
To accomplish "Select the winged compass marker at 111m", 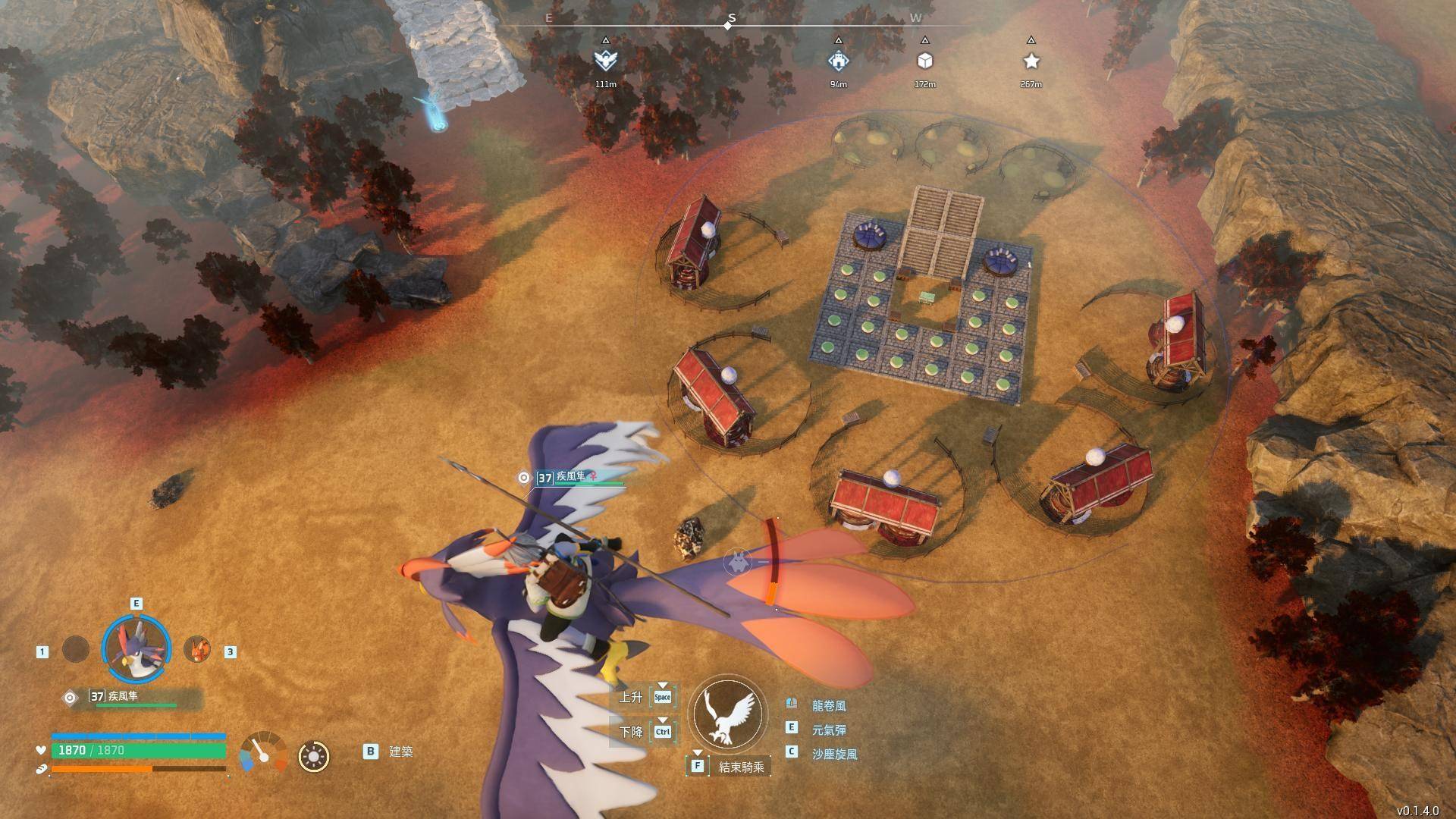I will coord(605,61).
